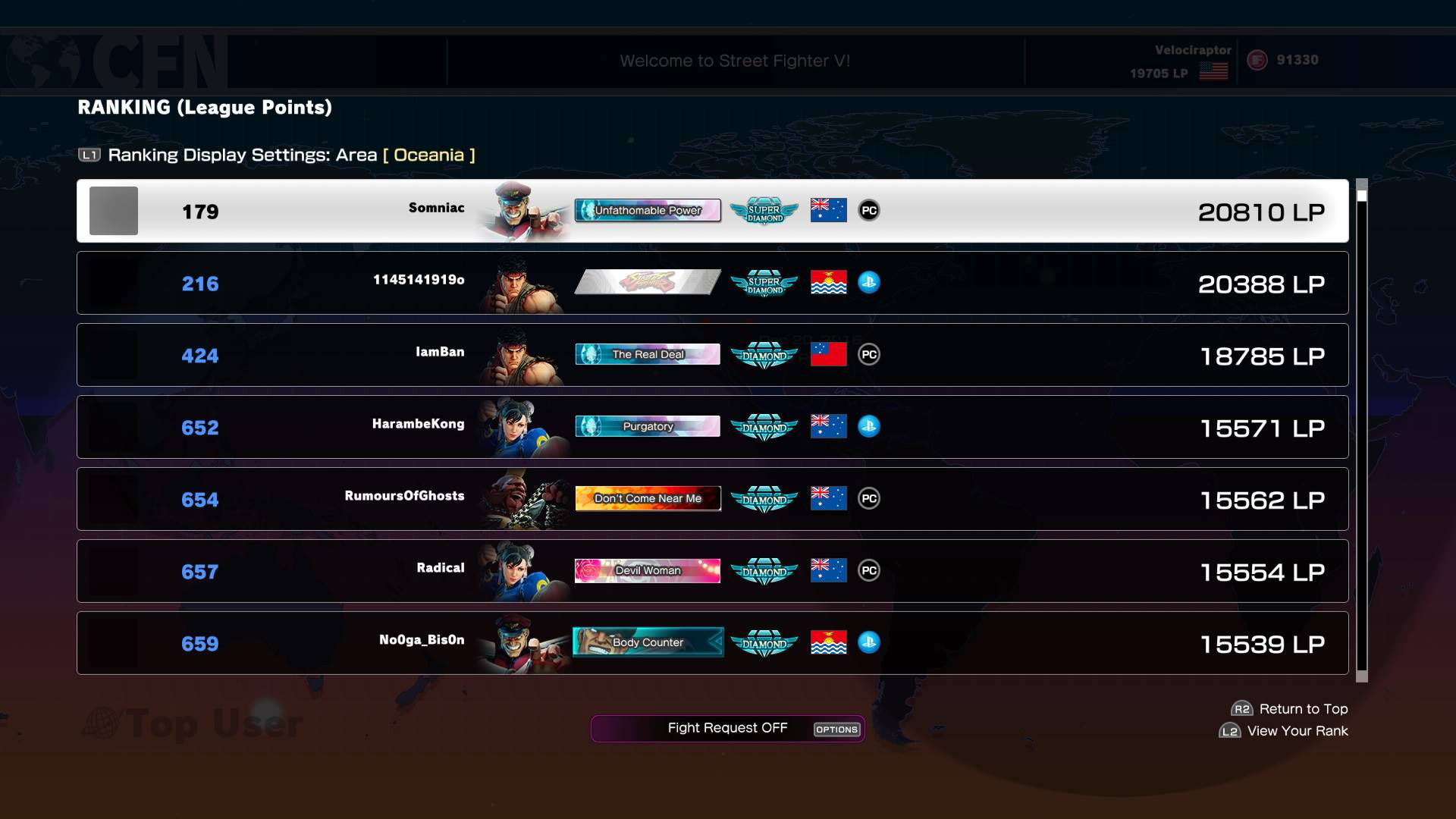1456x819 pixels.
Task: Switch the L1 ranking display settings
Action: (x=90, y=155)
